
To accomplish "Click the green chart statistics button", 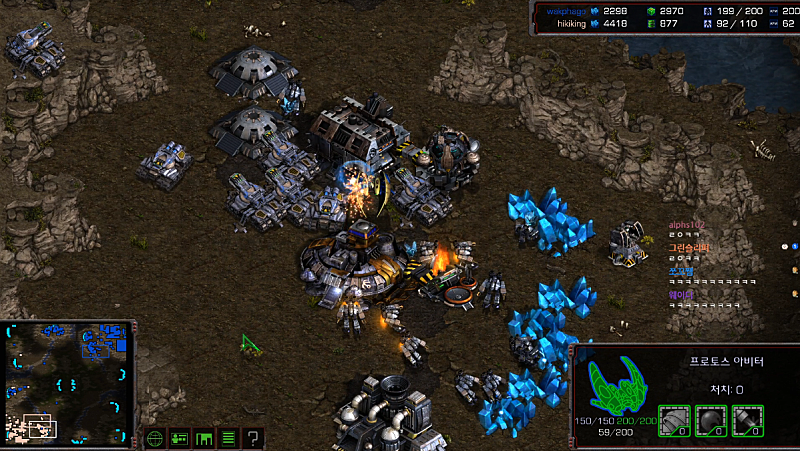I will click(204, 437).
